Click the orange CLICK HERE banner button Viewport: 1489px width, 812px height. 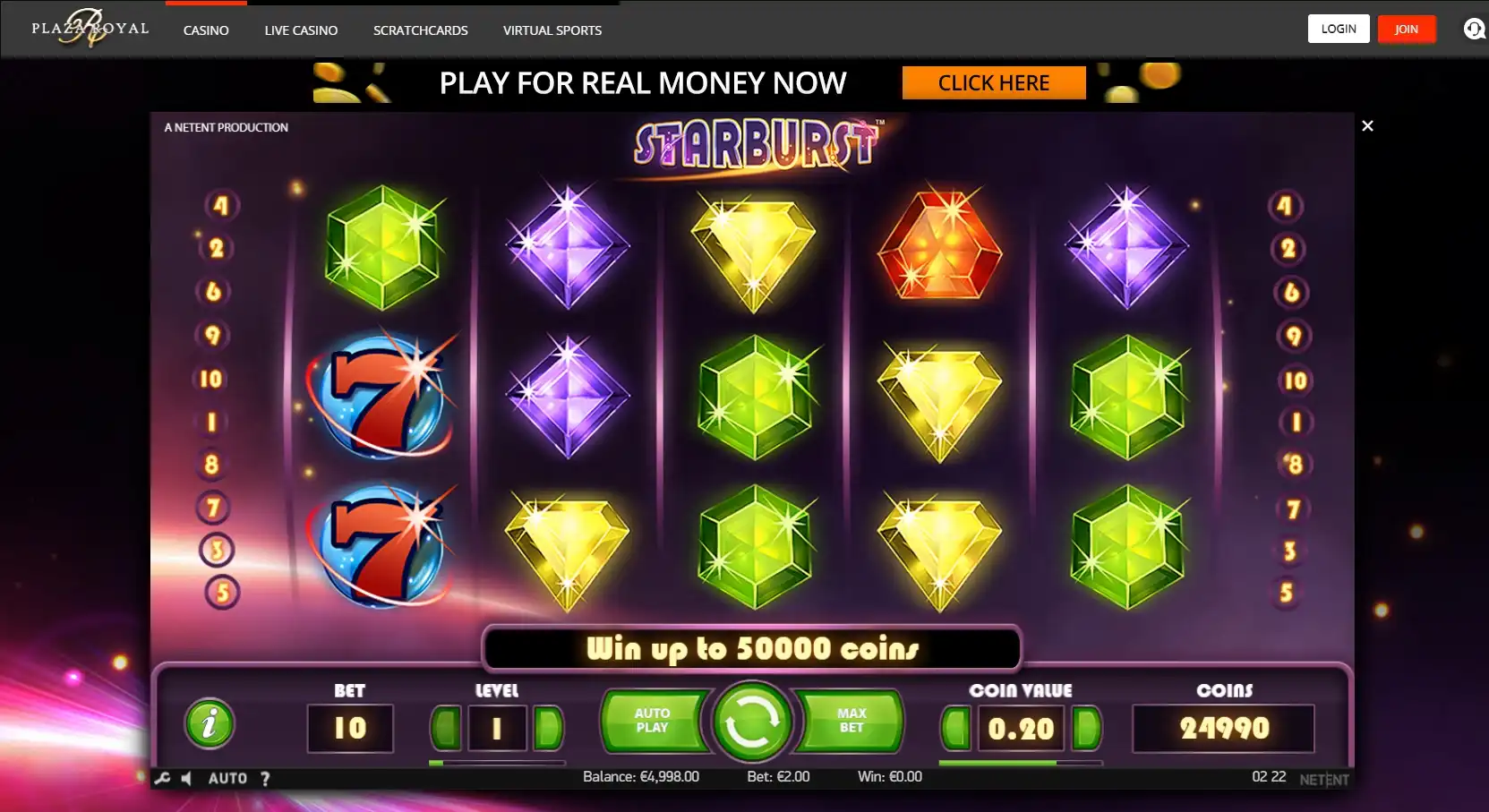click(994, 83)
